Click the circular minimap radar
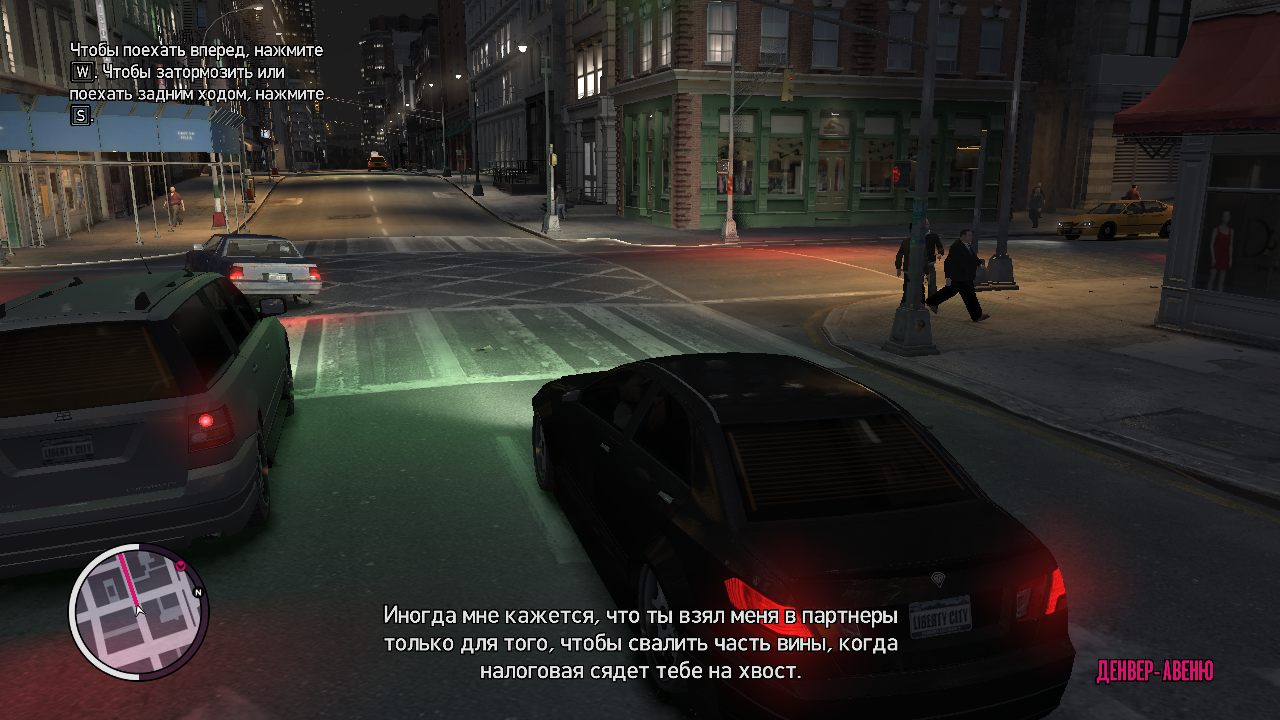The height and width of the screenshot is (720, 1280). click(138, 612)
